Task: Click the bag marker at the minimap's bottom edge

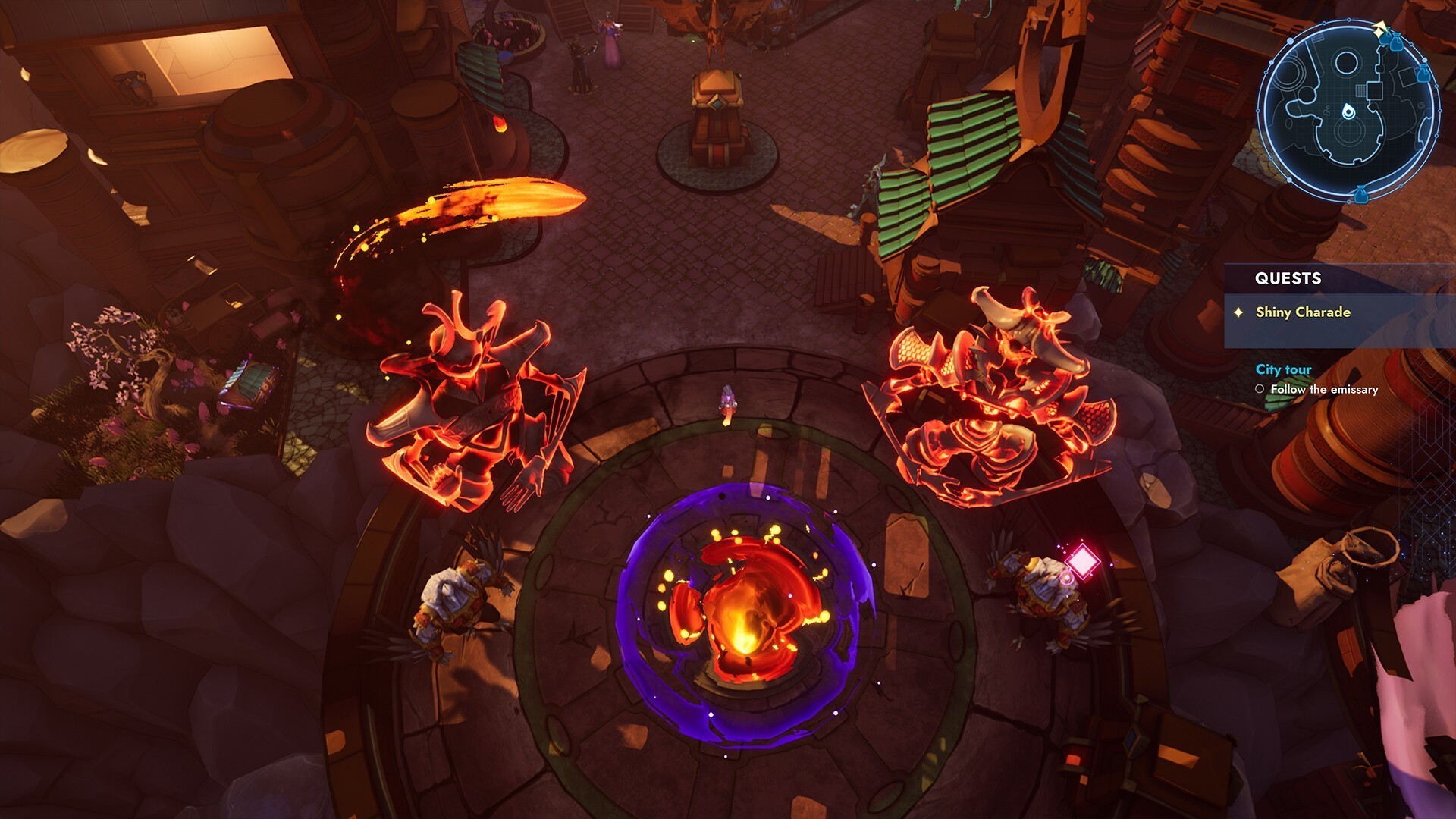Action: 1360,195
